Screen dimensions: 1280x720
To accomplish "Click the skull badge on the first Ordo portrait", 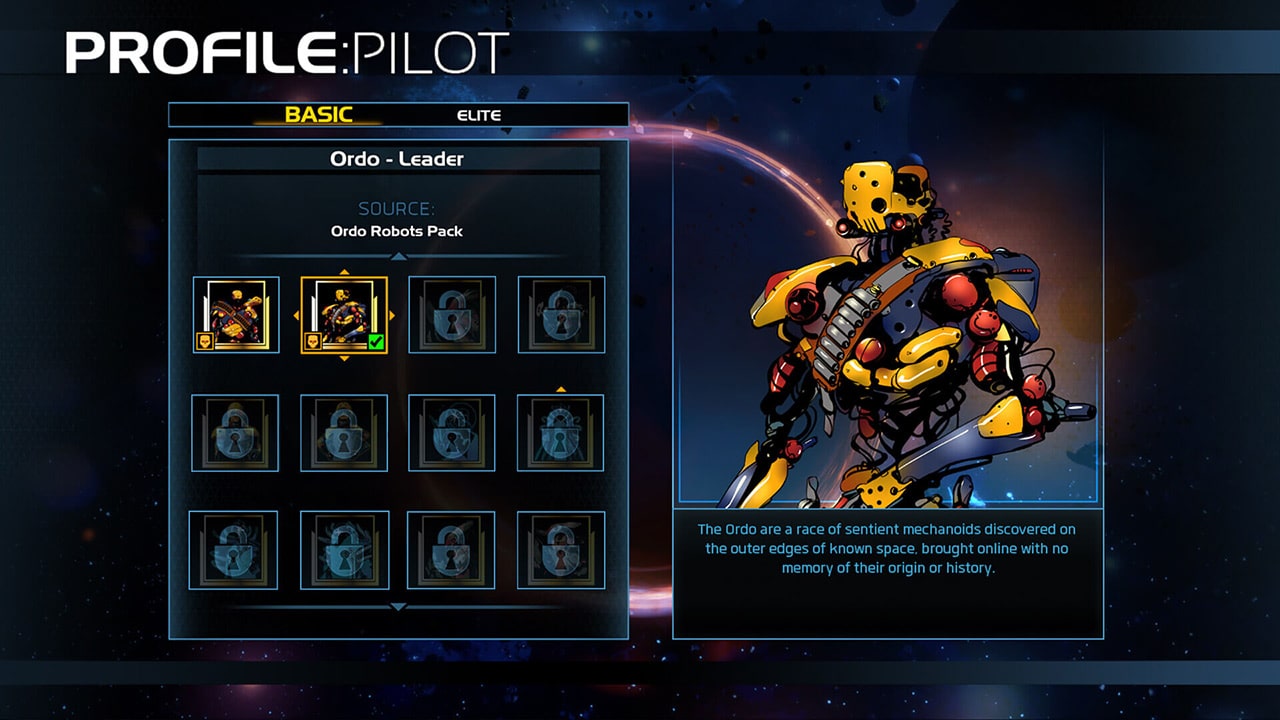I will (204, 342).
